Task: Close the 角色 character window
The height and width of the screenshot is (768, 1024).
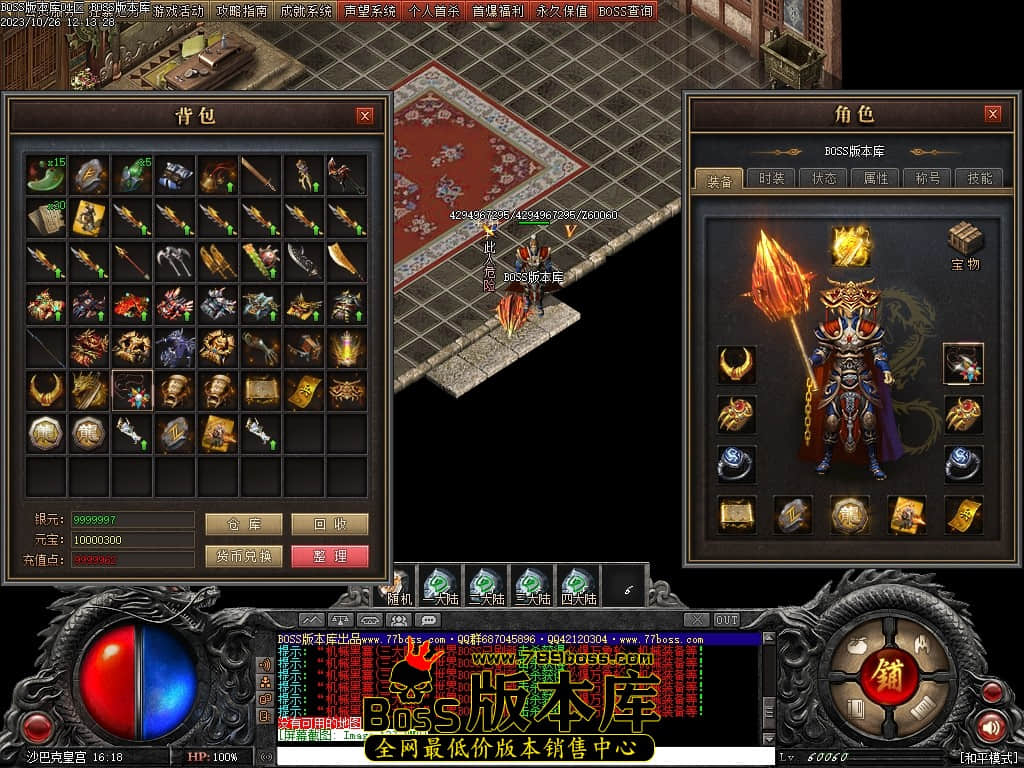Action: tap(992, 114)
